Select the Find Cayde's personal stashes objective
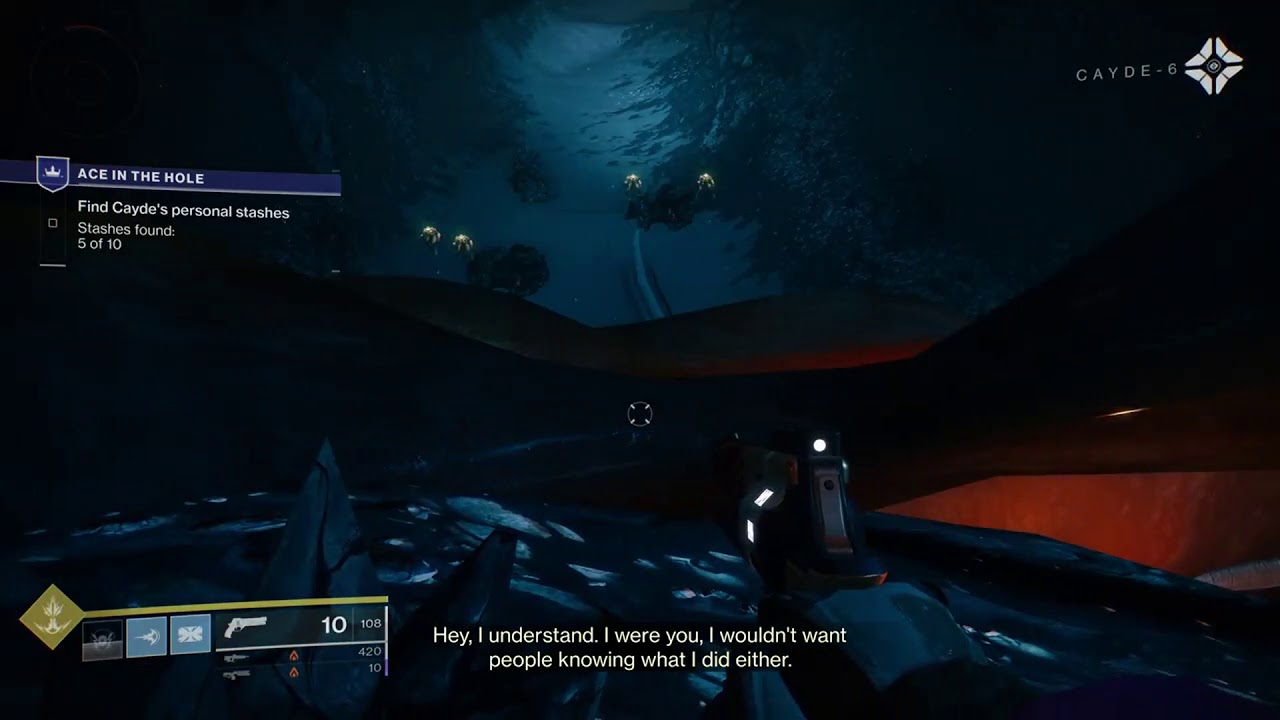Image resolution: width=1280 pixels, height=720 pixels. pyautogui.click(x=183, y=211)
